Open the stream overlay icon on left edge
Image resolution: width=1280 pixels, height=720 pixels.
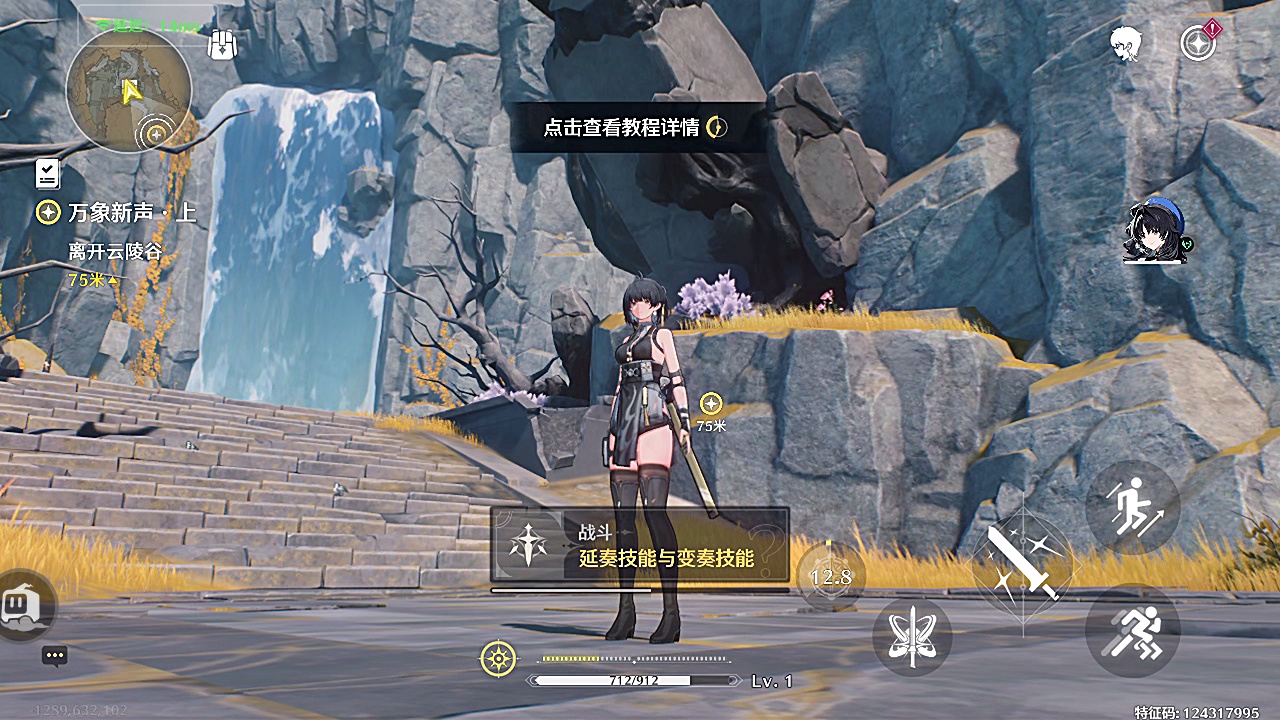click(x=22, y=606)
